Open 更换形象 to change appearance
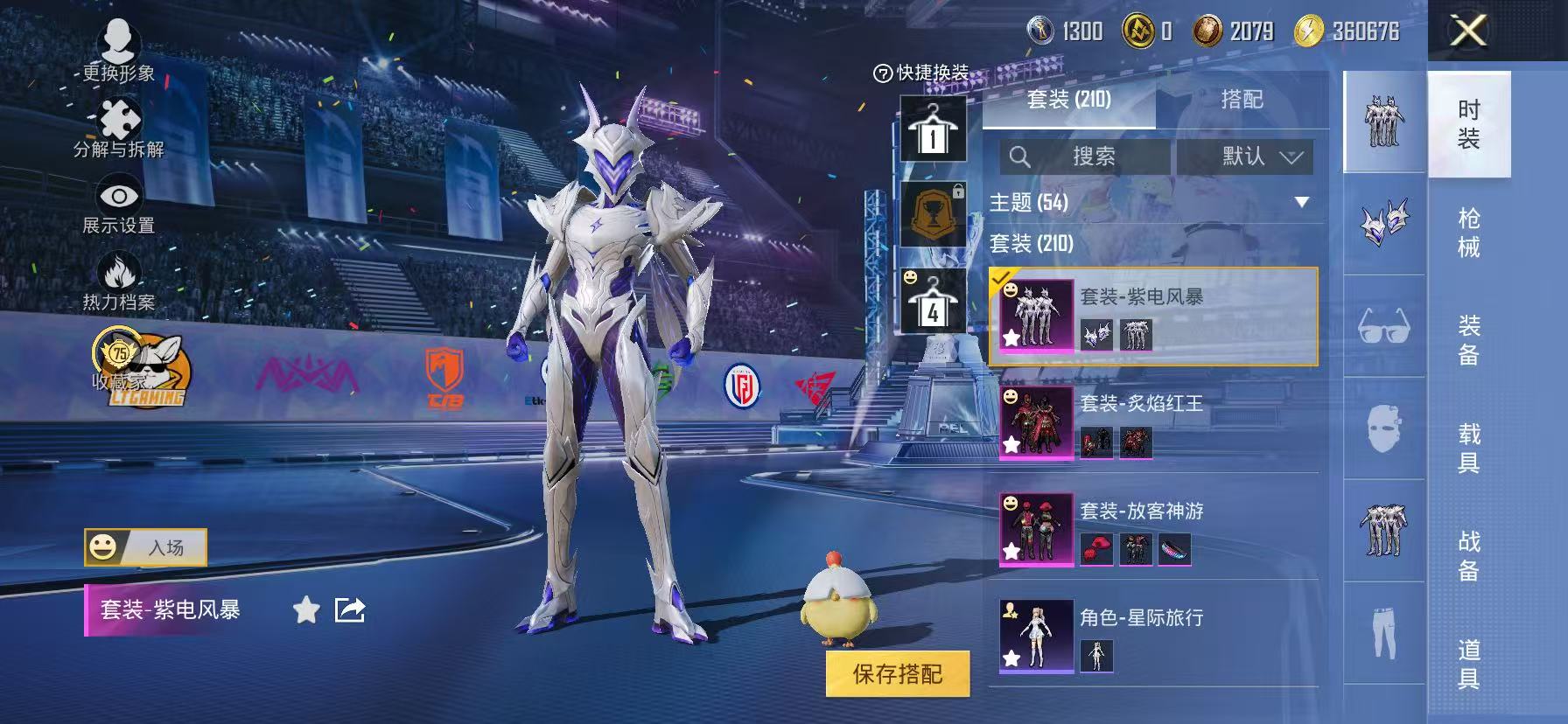 pyautogui.click(x=118, y=51)
